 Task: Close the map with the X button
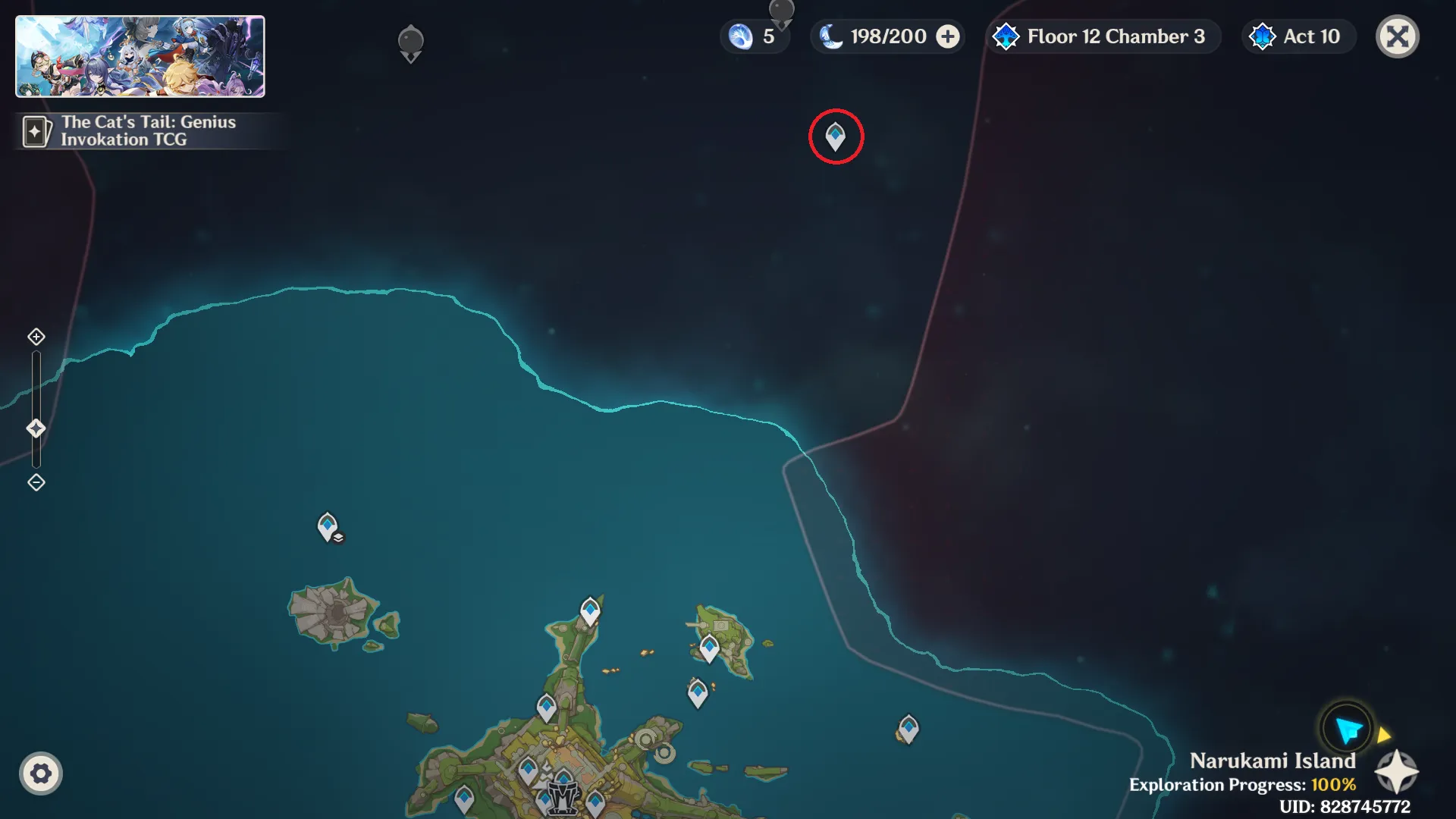1397,36
